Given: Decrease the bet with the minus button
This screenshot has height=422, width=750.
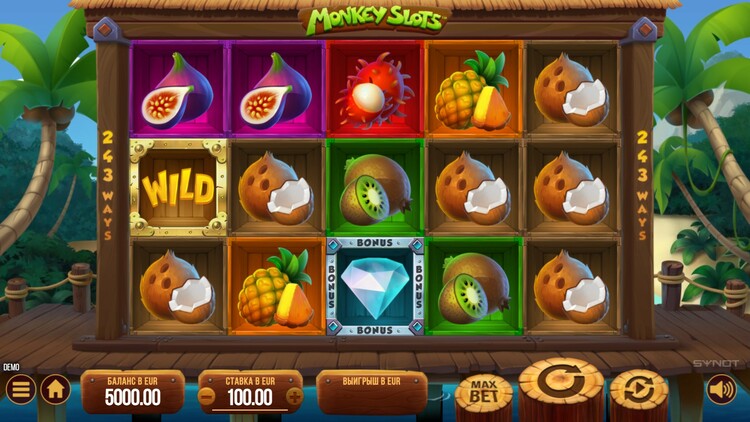Looking at the screenshot, I should pyautogui.click(x=207, y=395).
